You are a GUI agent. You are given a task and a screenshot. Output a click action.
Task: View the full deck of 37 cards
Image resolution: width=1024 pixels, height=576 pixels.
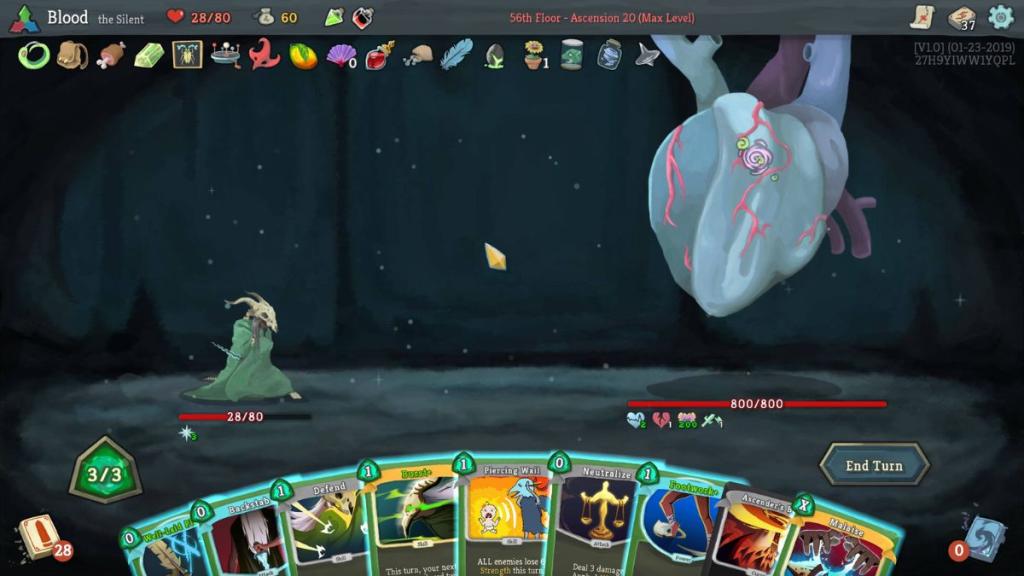(961, 17)
